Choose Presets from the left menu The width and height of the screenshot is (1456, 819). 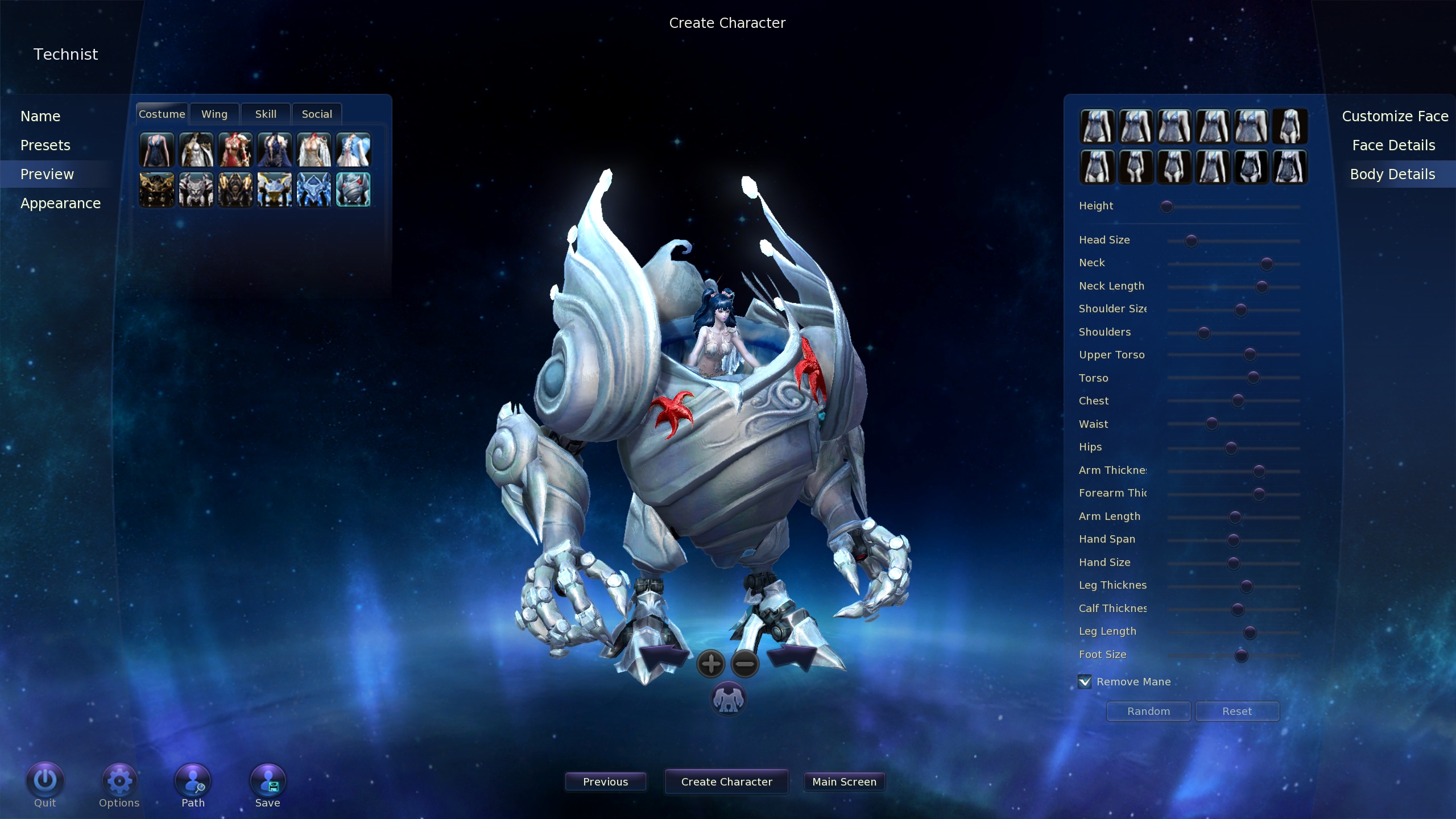(45, 146)
